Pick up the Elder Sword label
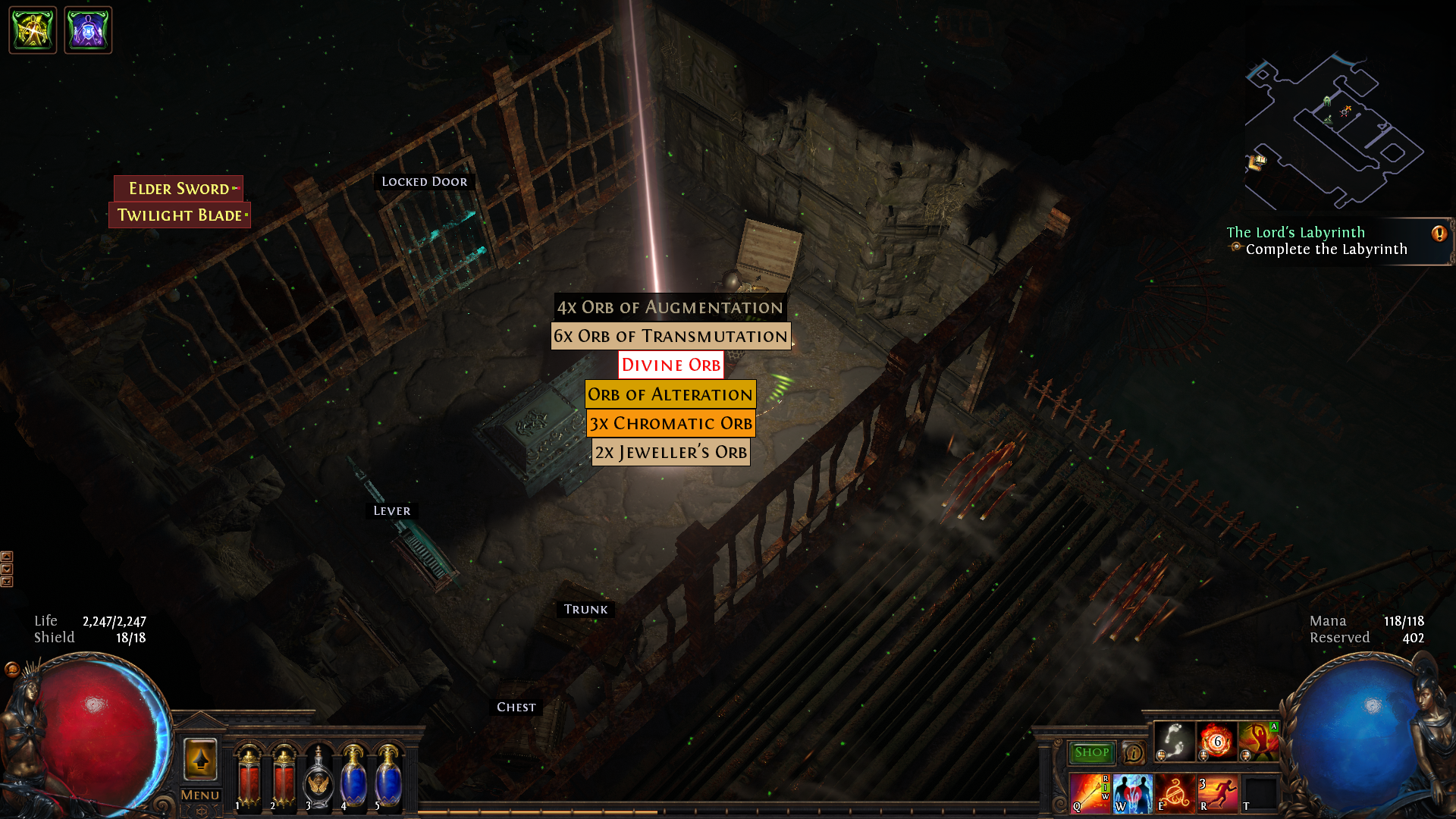Image resolution: width=1456 pixels, height=819 pixels. 179,188
